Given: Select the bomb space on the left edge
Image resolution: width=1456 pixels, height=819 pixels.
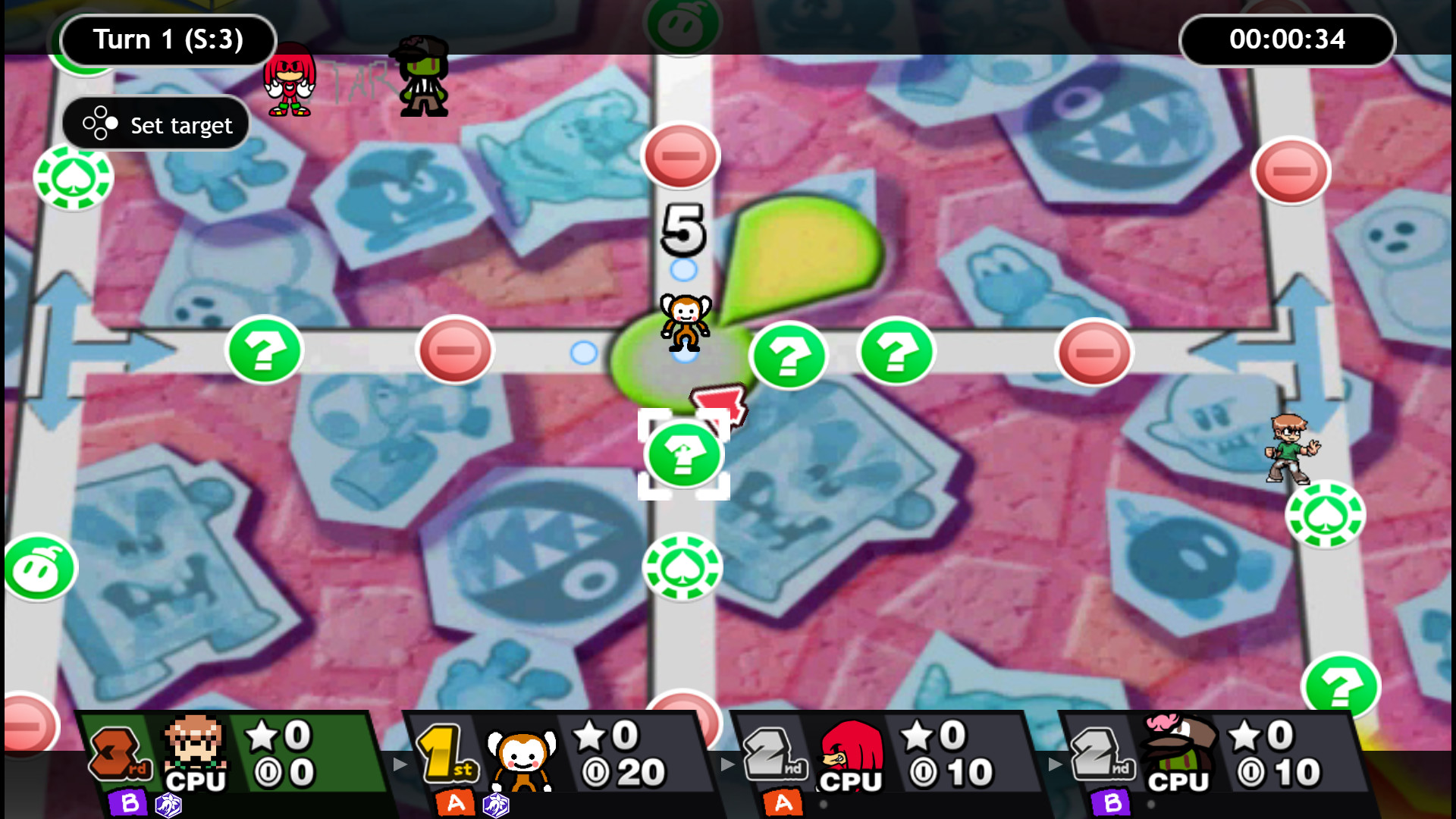Looking at the screenshot, I should [x=39, y=566].
